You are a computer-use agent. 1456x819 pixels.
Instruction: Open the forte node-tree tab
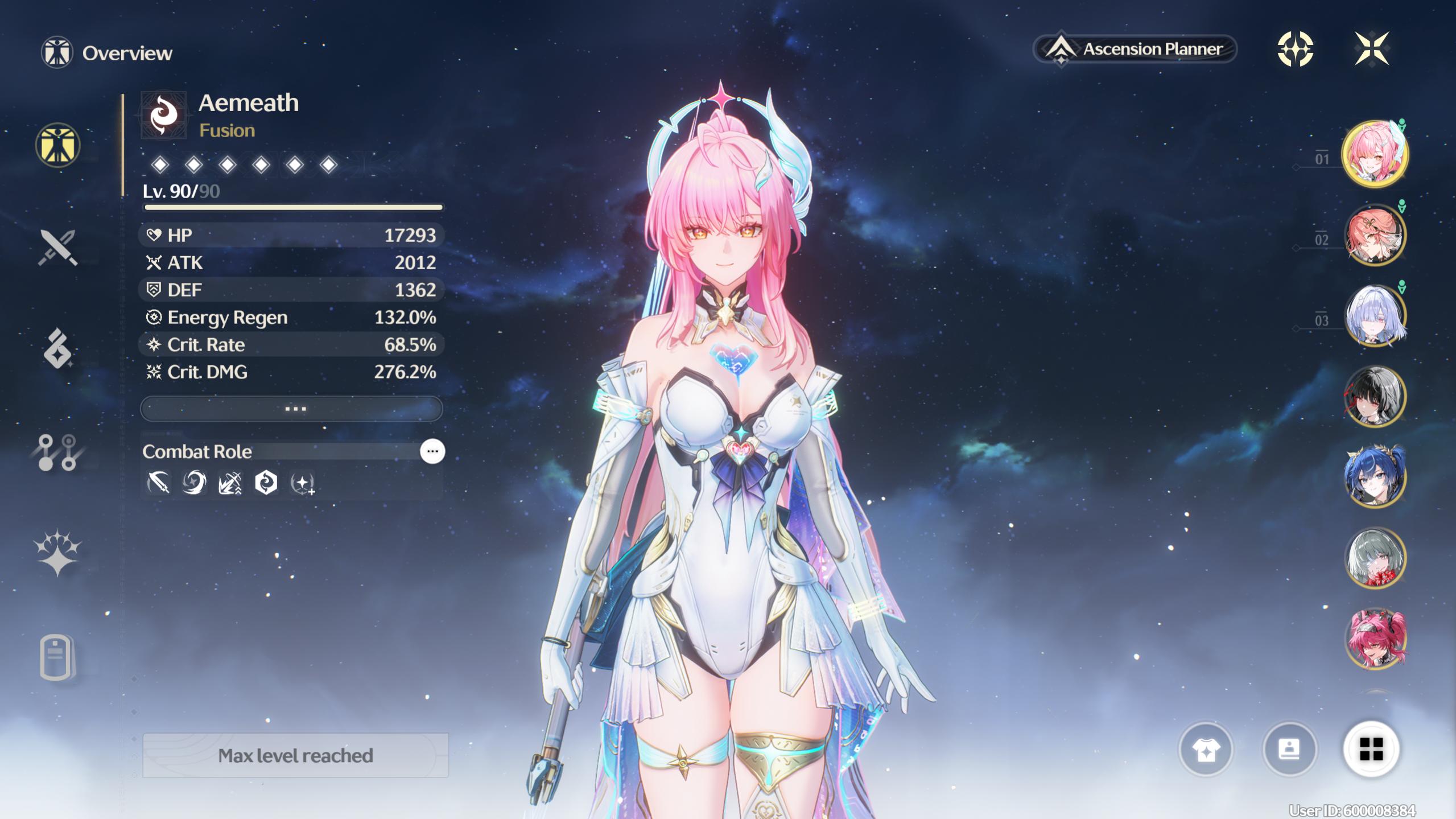(57, 452)
